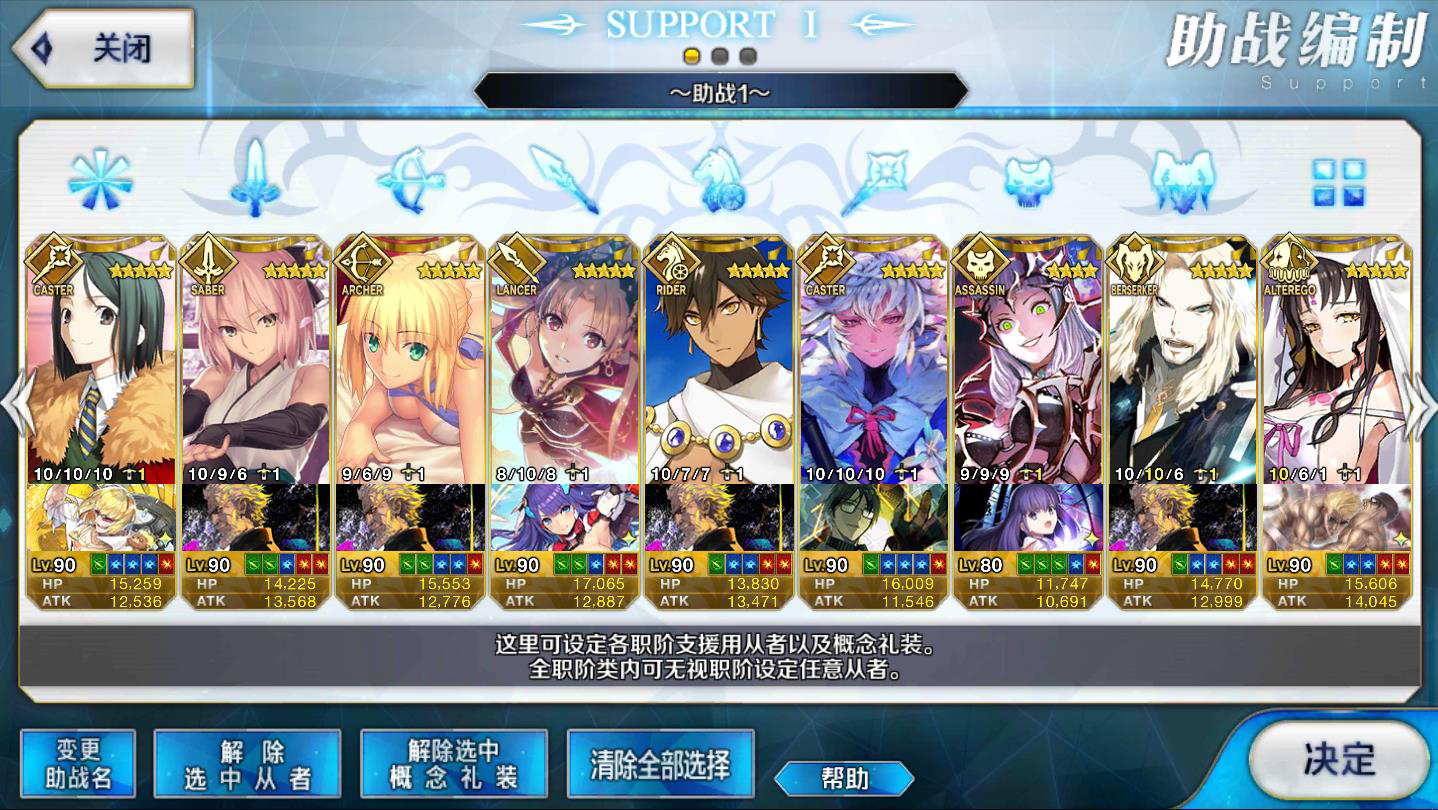Click 变更助战名 to rename support
This screenshot has height=810, width=1438.
[x=78, y=764]
